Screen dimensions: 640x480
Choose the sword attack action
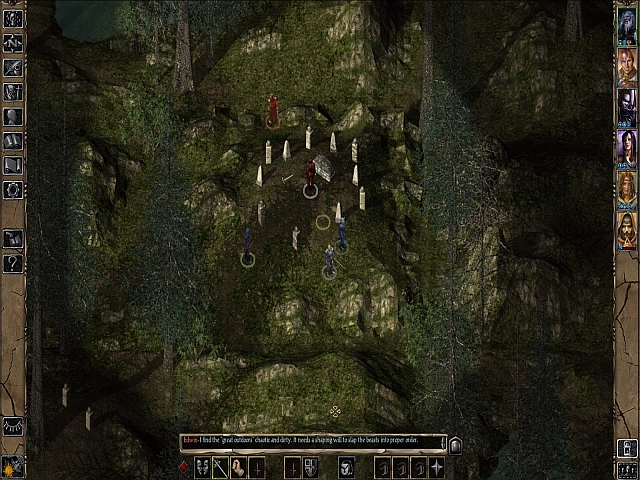click(220, 467)
